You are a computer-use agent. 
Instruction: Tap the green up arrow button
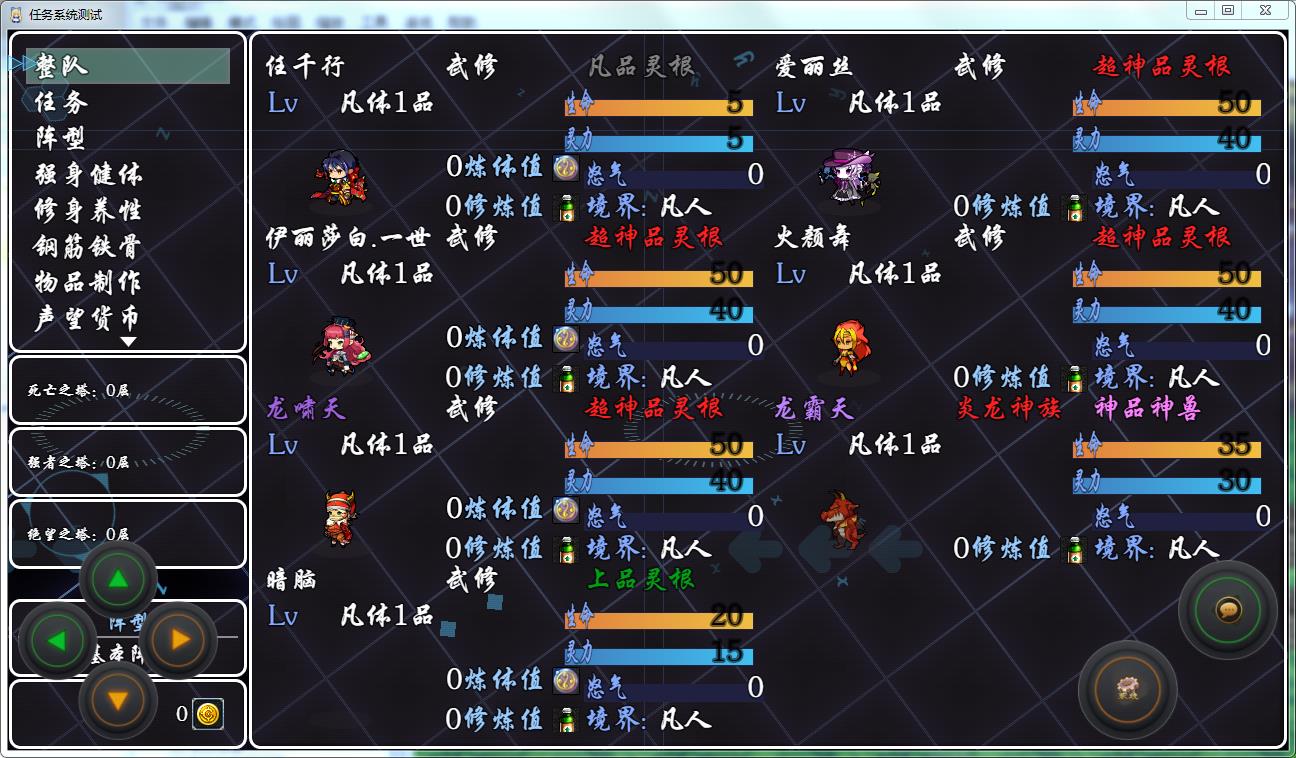tap(118, 579)
